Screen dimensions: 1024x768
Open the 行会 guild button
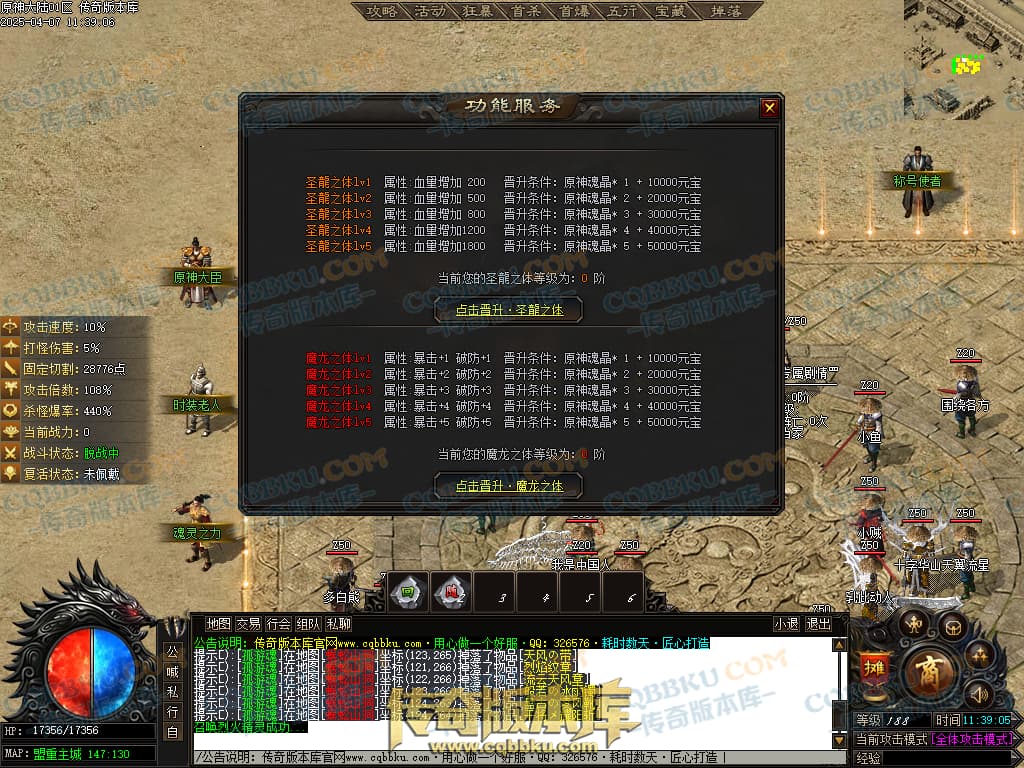pyautogui.click(x=279, y=624)
